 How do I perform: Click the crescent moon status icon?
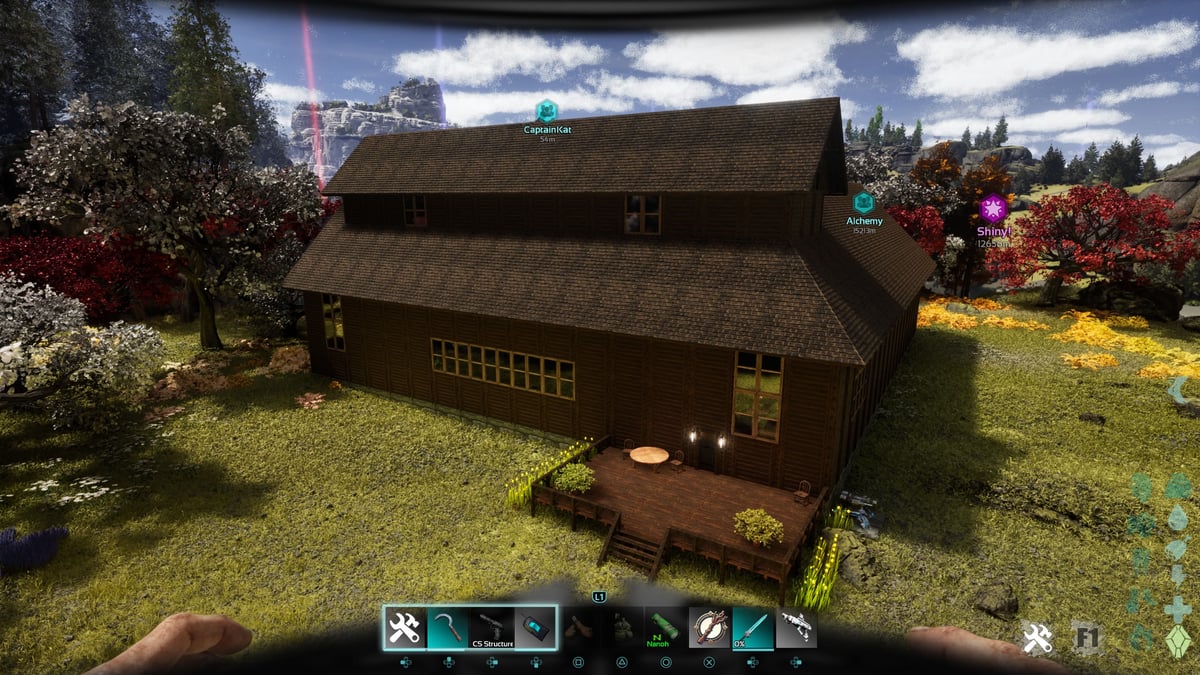(1179, 390)
